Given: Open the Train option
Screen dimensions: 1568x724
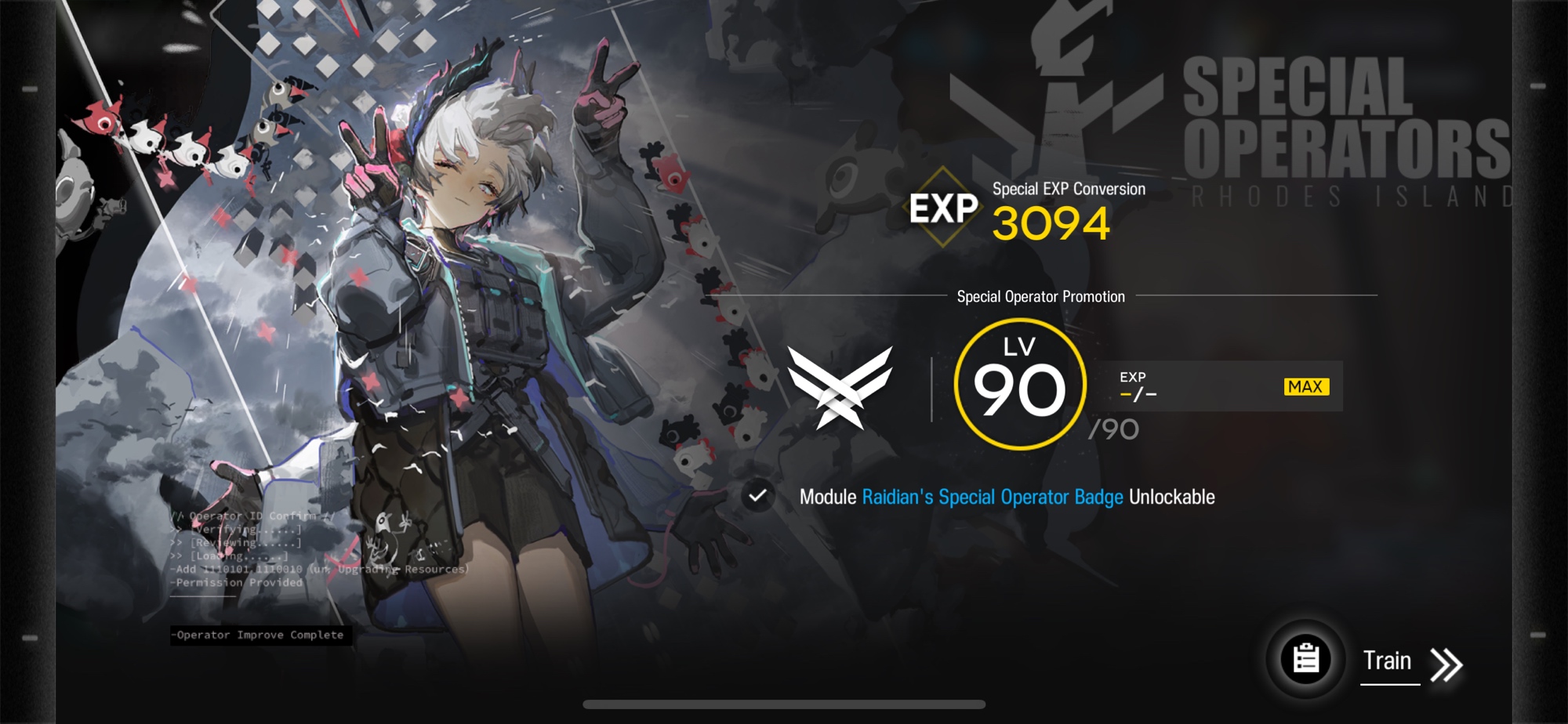Looking at the screenshot, I should pyautogui.click(x=1388, y=662).
